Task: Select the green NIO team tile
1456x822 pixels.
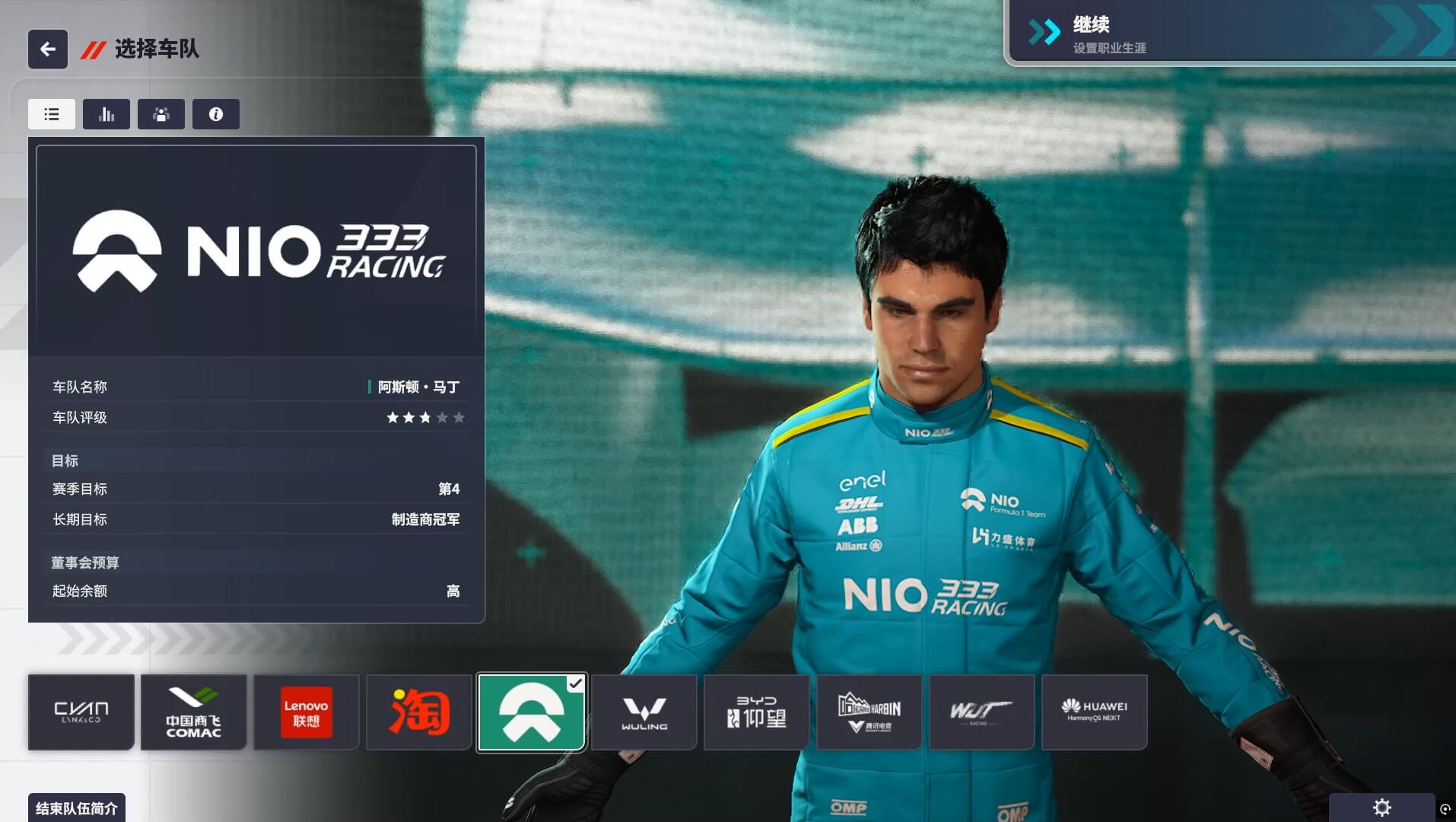Action: (x=532, y=712)
